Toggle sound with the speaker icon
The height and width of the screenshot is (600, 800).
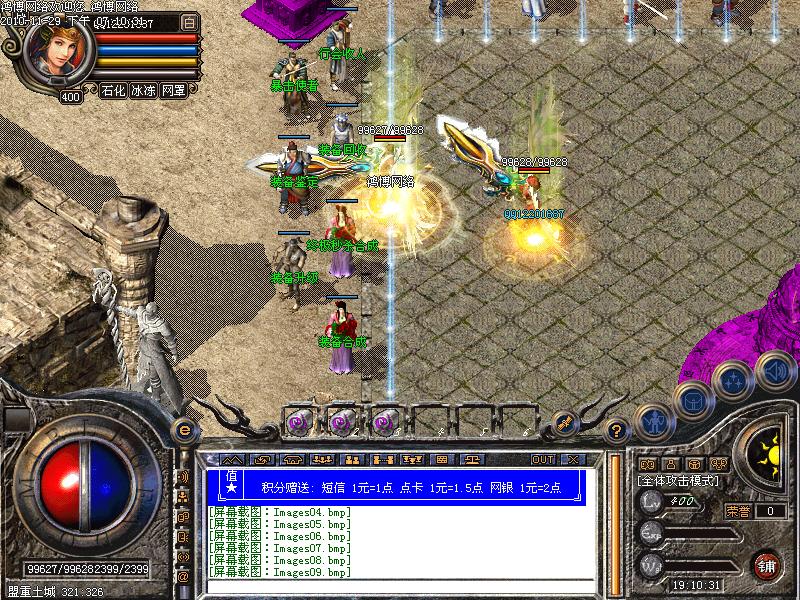pos(774,368)
